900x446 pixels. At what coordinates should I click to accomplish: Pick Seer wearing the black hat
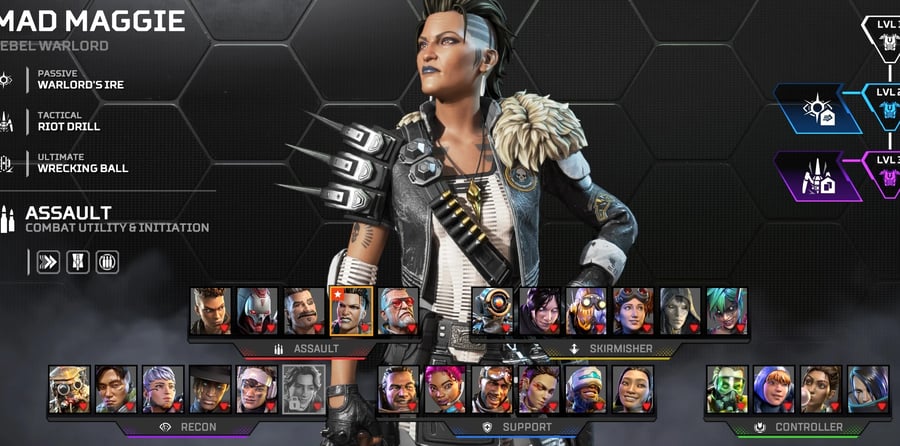210,389
